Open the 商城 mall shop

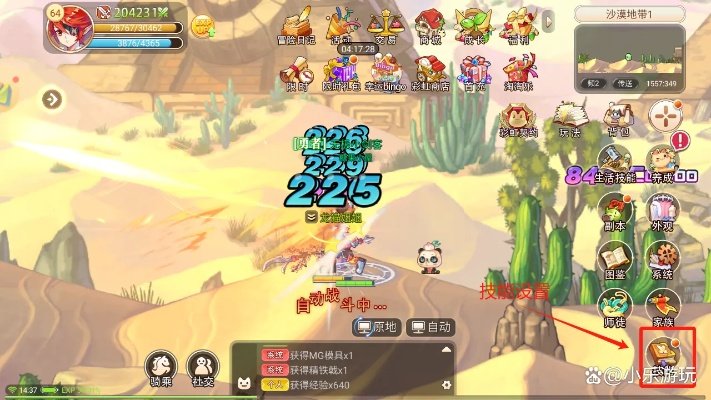click(x=430, y=24)
